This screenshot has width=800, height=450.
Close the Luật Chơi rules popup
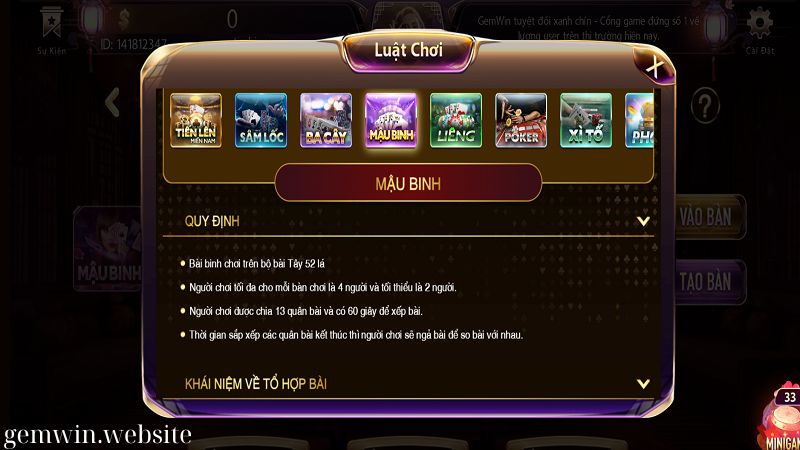654,67
